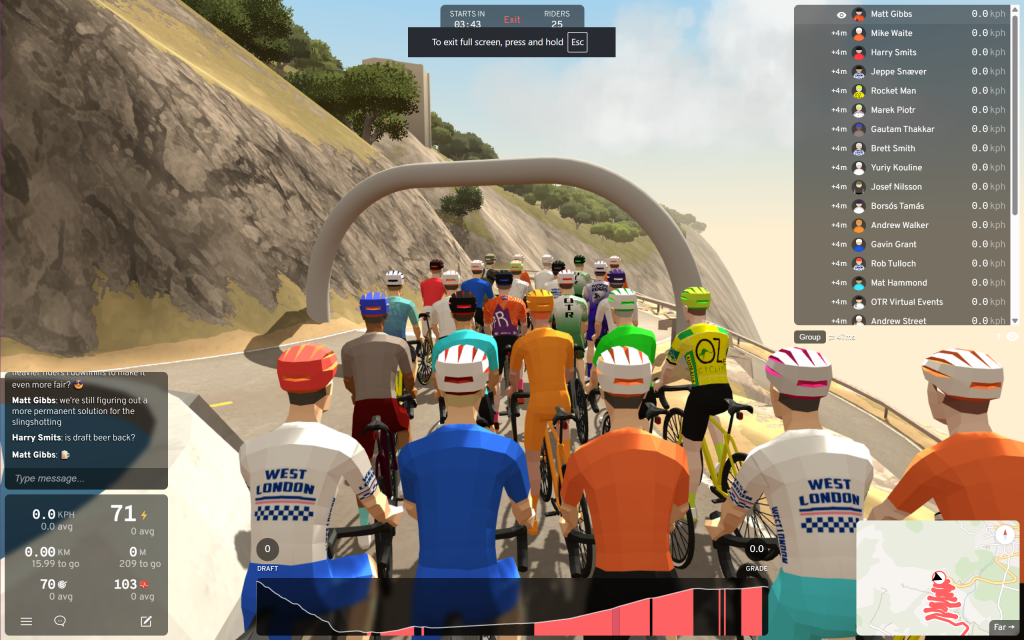
Task: Click the compass on the minimap
Action: [x=1004, y=534]
